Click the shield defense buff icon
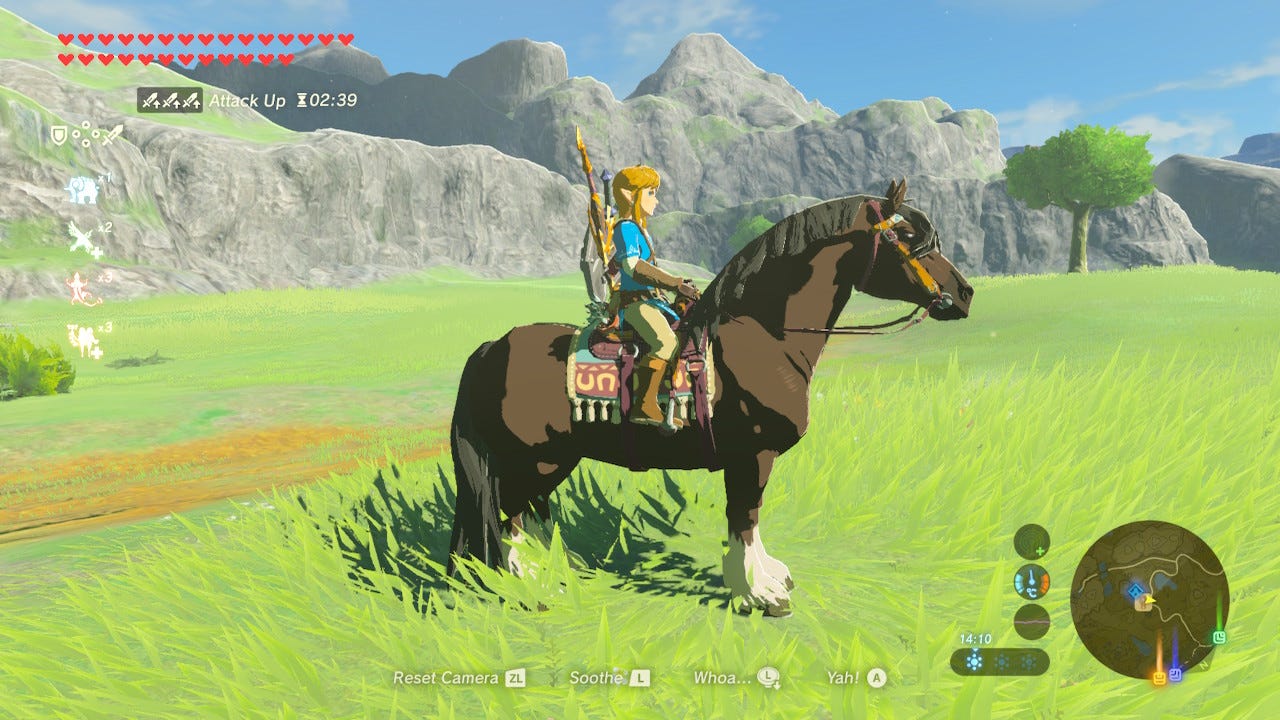 (58, 135)
